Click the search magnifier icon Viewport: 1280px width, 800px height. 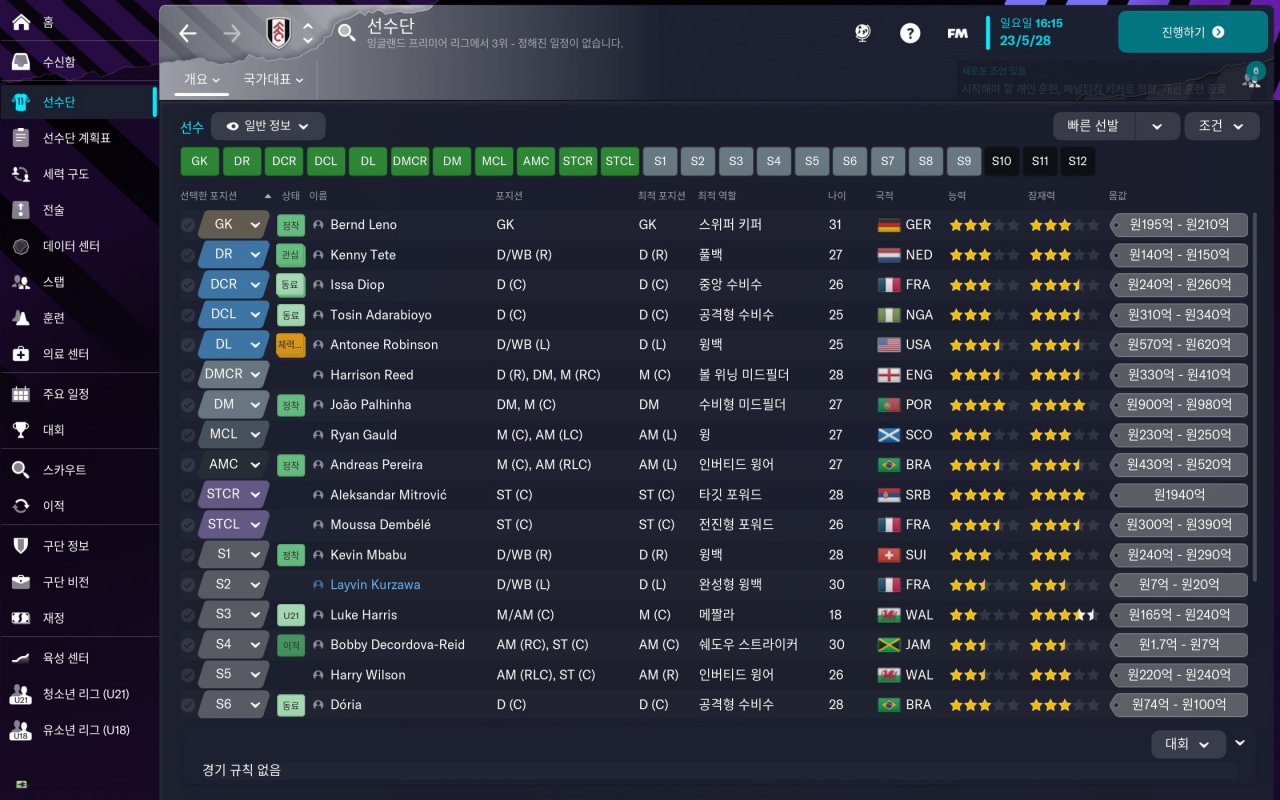pyautogui.click(x=346, y=33)
